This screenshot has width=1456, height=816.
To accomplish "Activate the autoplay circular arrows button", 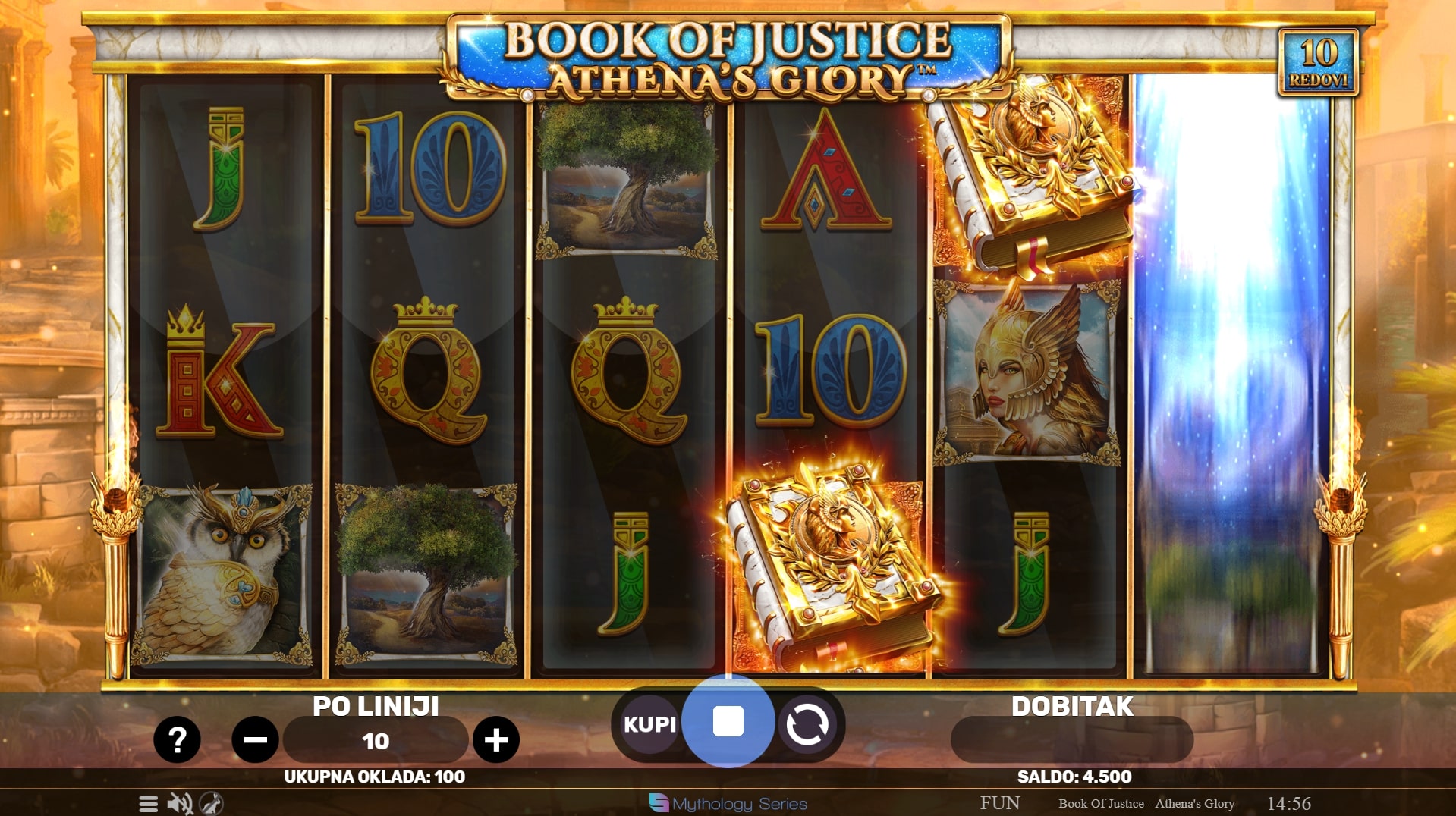I will pos(807,724).
